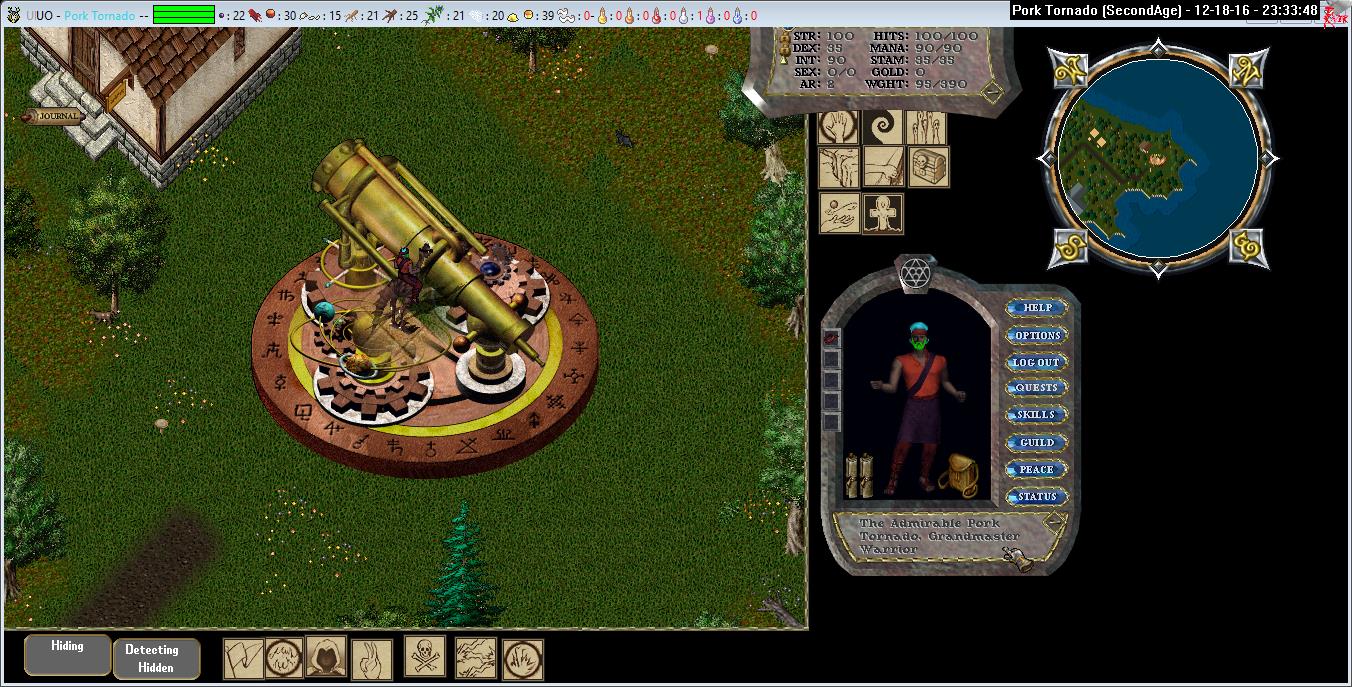Open the party scrolls on the paperdoll

click(859, 475)
